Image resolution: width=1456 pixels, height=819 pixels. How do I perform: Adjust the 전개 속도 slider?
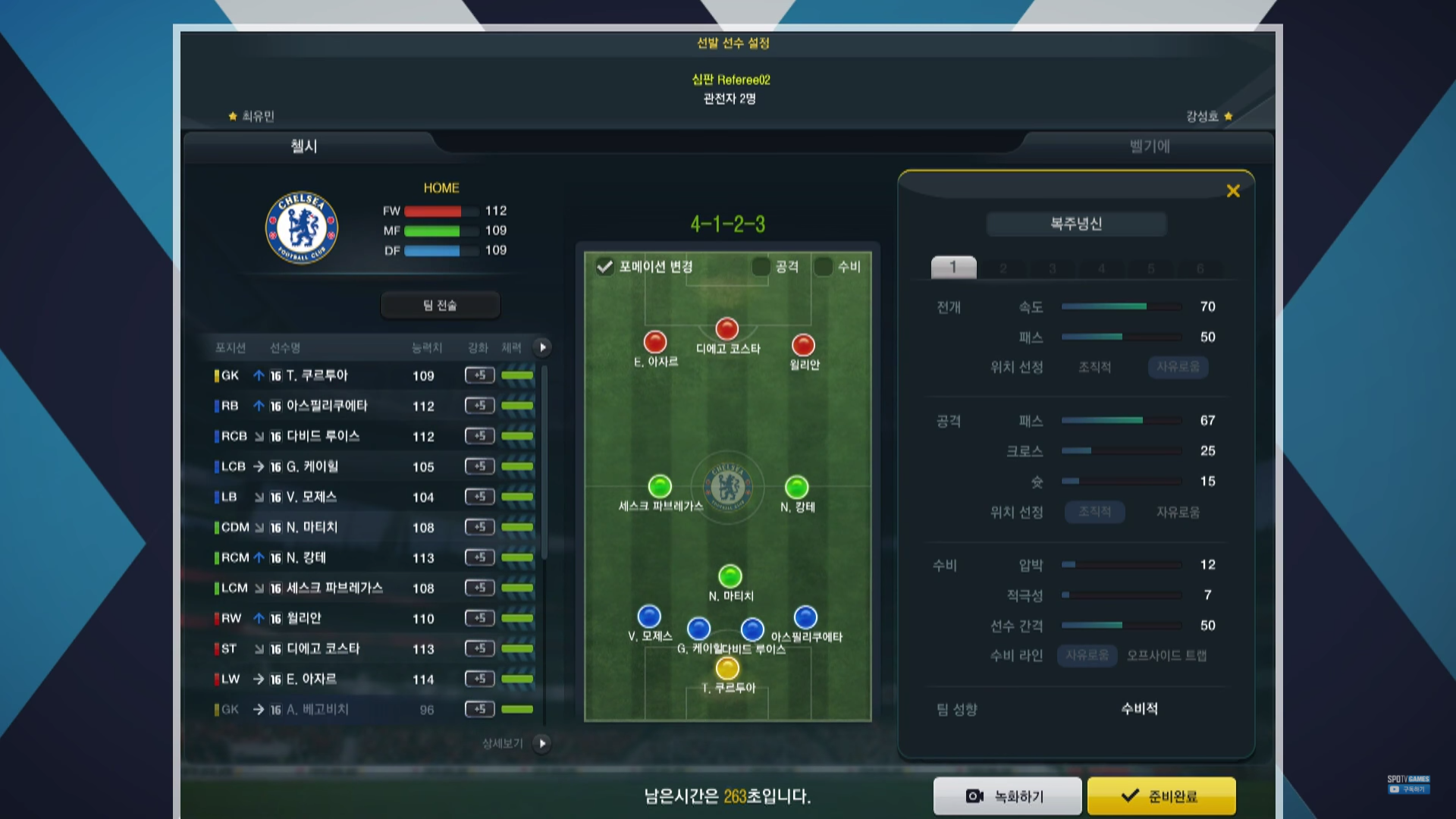pyautogui.click(x=1121, y=306)
